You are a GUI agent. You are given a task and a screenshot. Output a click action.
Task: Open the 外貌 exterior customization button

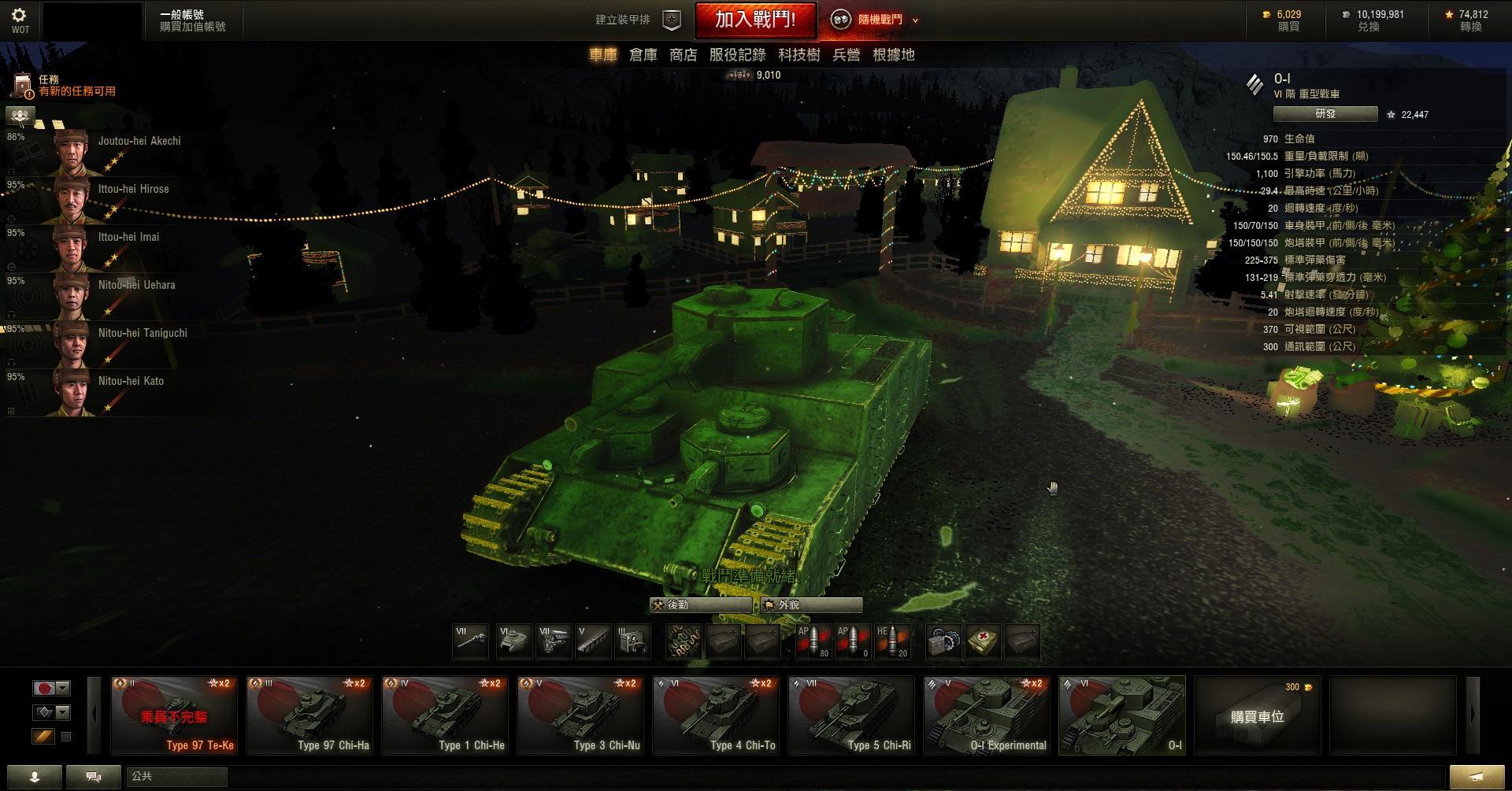[811, 605]
